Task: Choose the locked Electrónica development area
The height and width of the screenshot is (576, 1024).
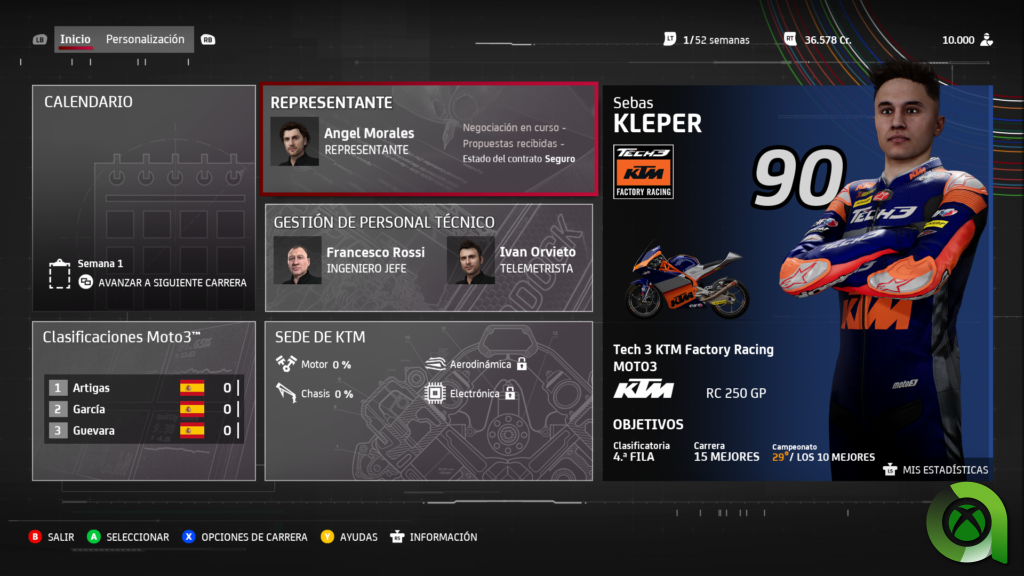Action: coord(471,394)
